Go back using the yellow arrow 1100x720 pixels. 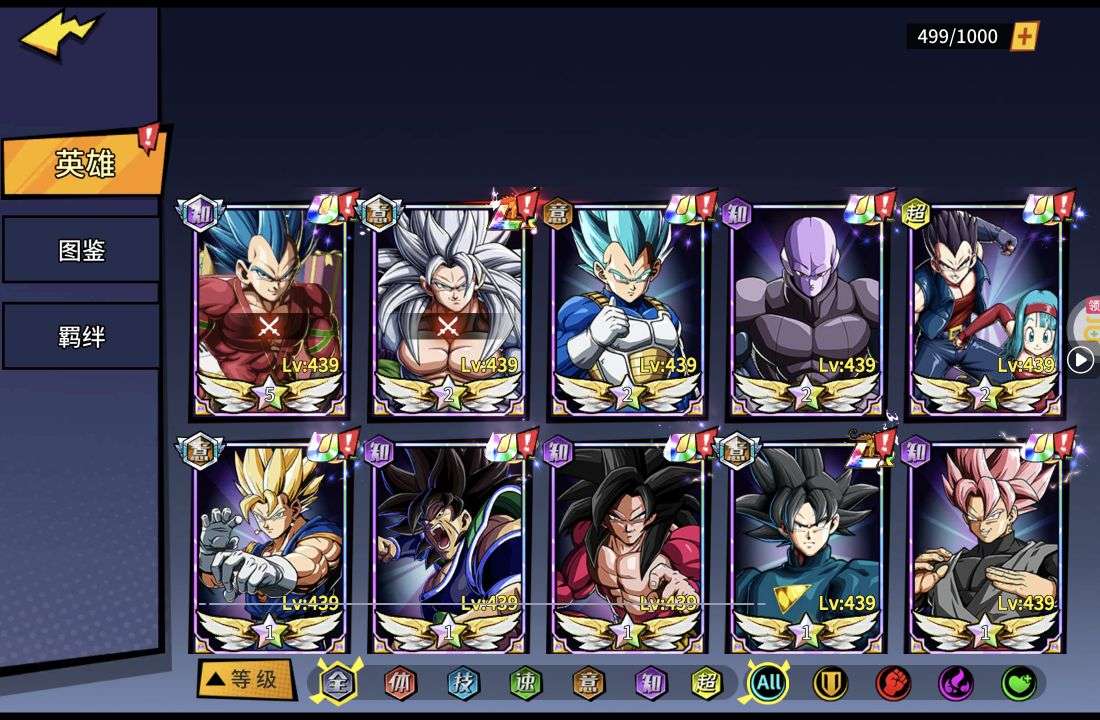pyautogui.click(x=58, y=36)
